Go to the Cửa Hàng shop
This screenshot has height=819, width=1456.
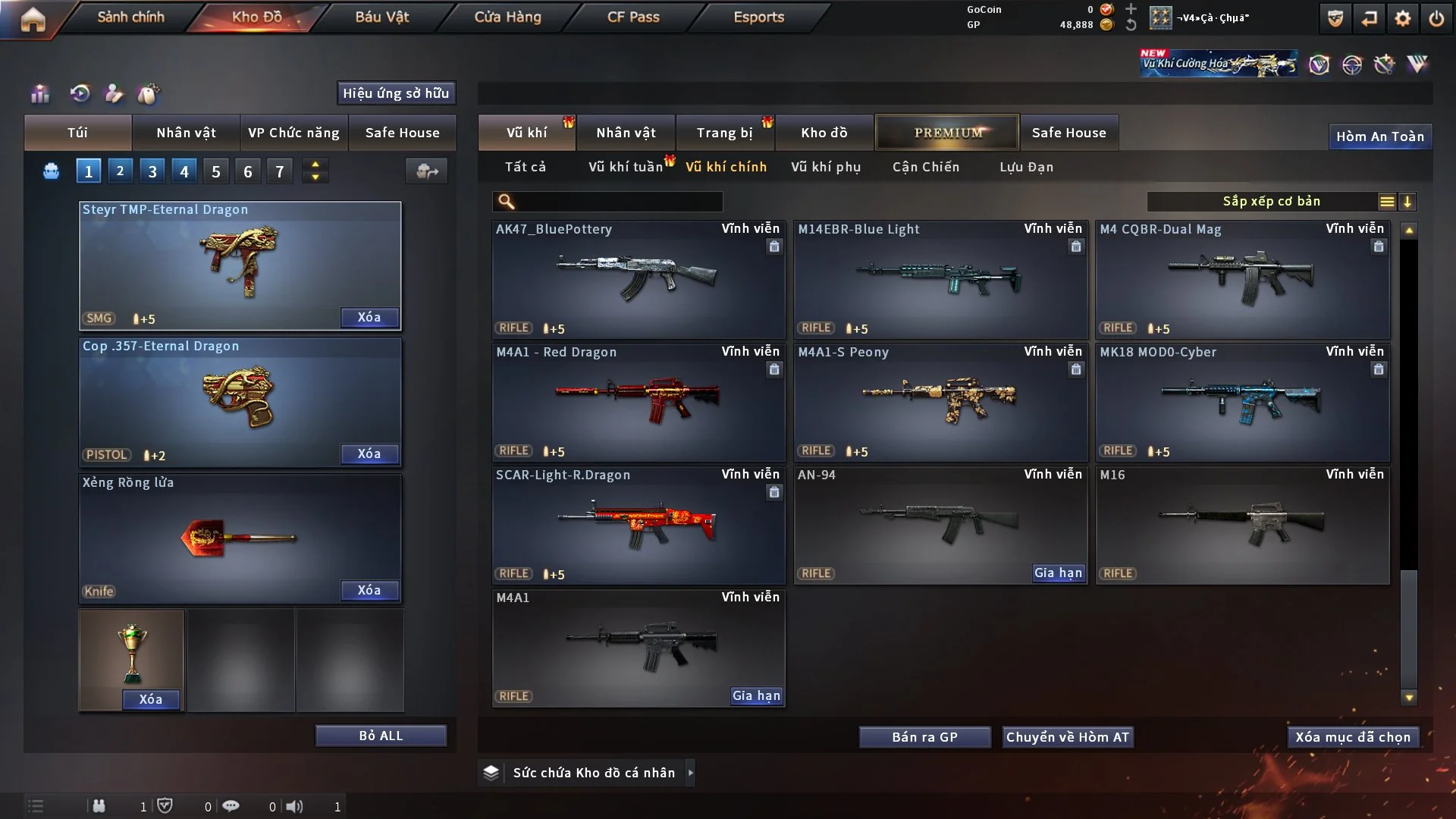pyautogui.click(x=507, y=17)
